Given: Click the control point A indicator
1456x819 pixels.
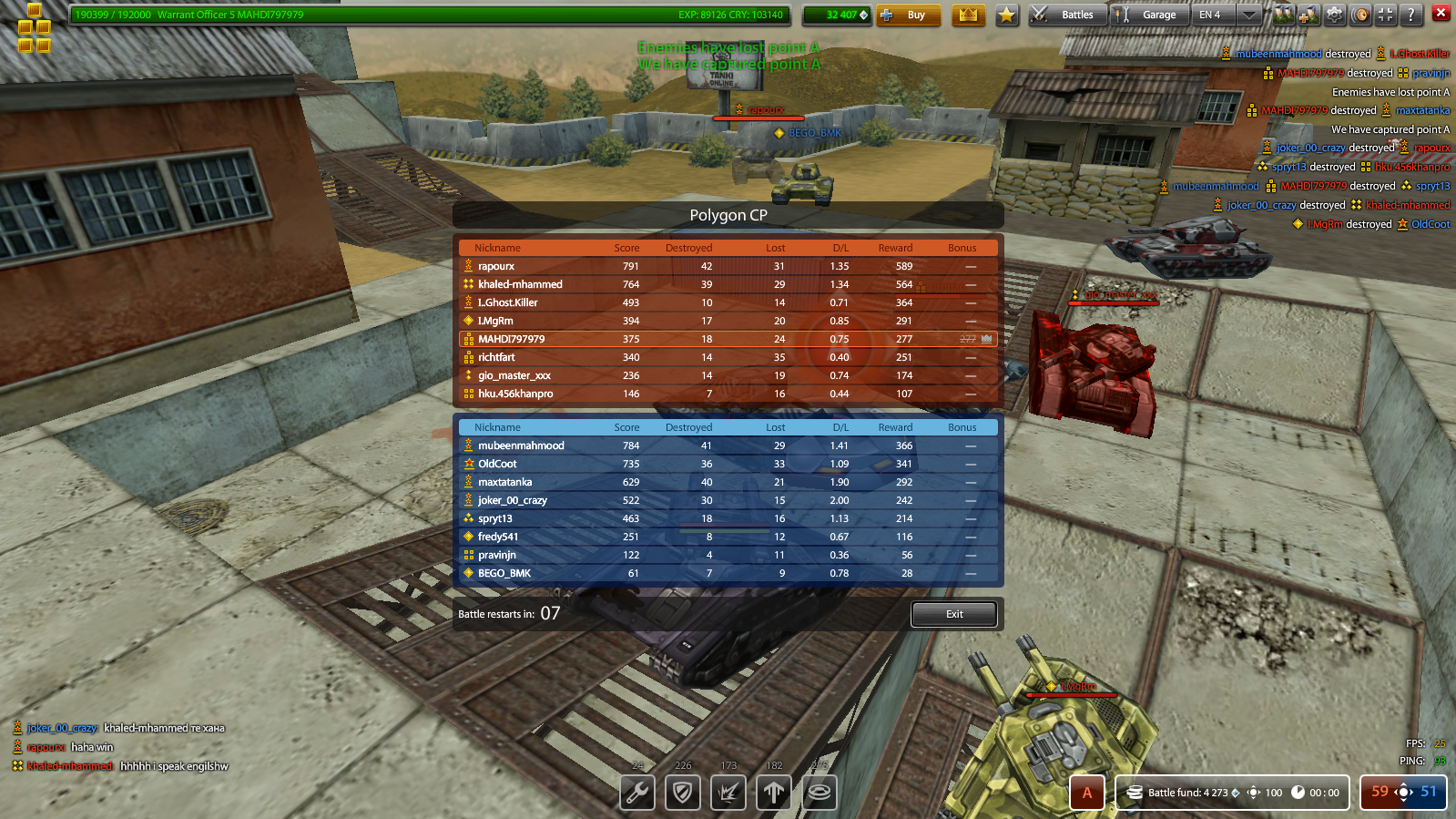Looking at the screenshot, I should tap(1086, 793).
